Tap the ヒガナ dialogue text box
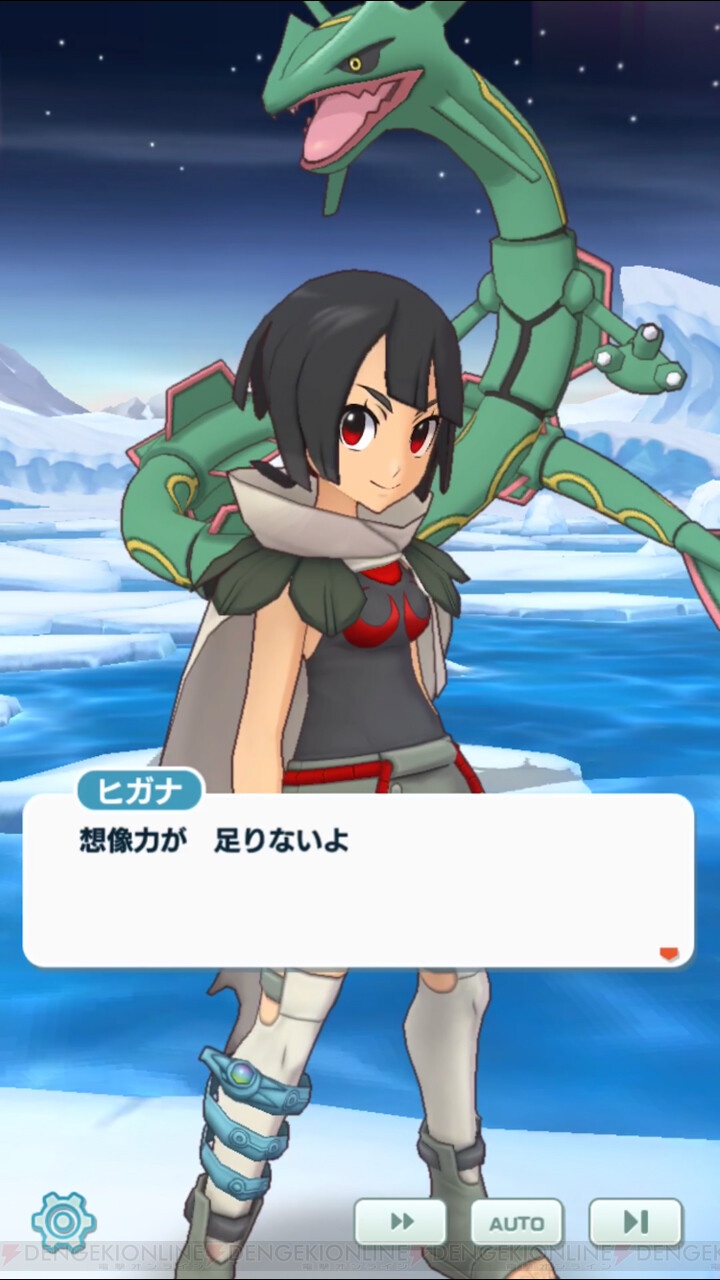The height and width of the screenshot is (1280, 720). coord(357,880)
